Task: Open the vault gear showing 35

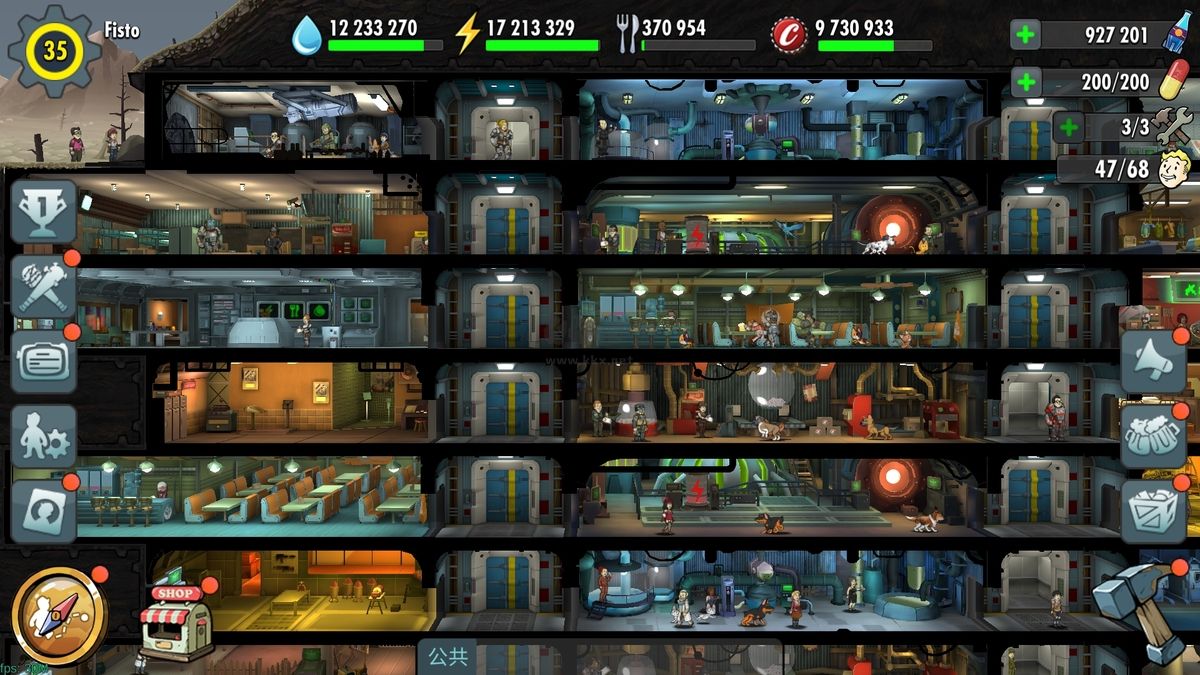Action: (x=54, y=50)
